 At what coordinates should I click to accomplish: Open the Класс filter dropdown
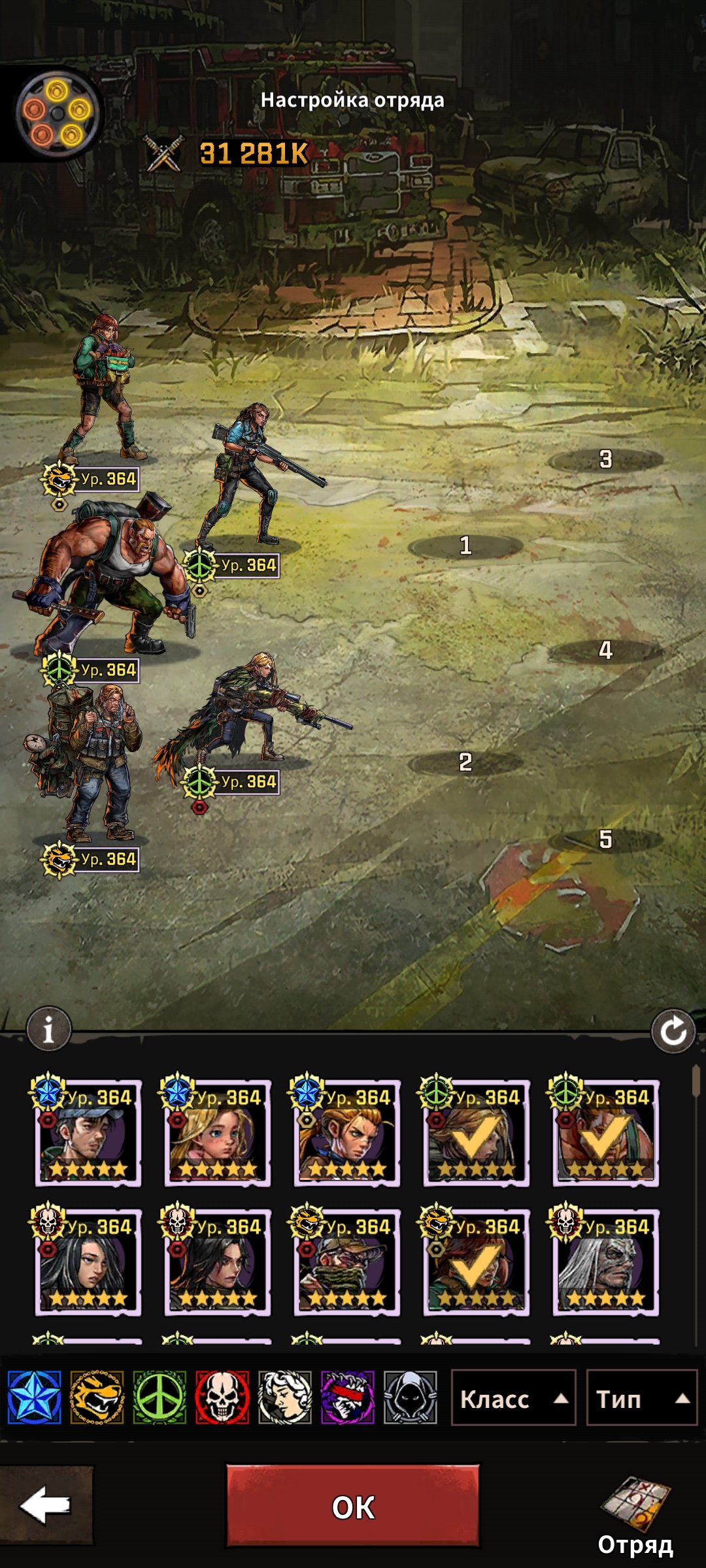[513, 1399]
